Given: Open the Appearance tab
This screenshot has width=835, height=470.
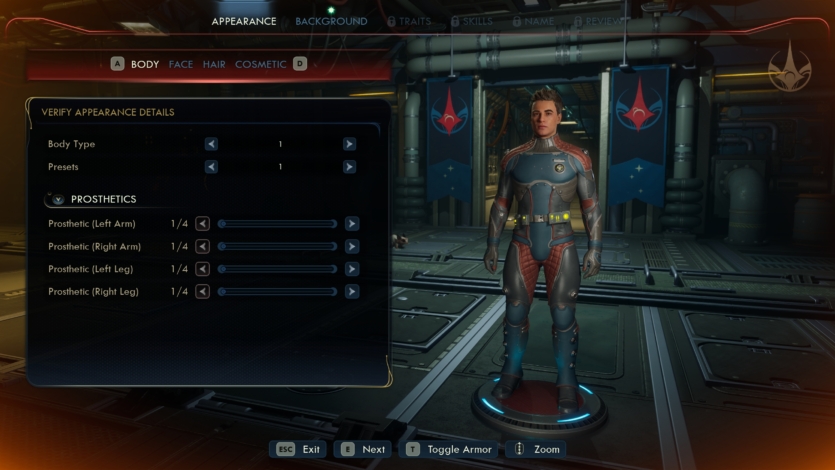Looking at the screenshot, I should click(x=244, y=21).
